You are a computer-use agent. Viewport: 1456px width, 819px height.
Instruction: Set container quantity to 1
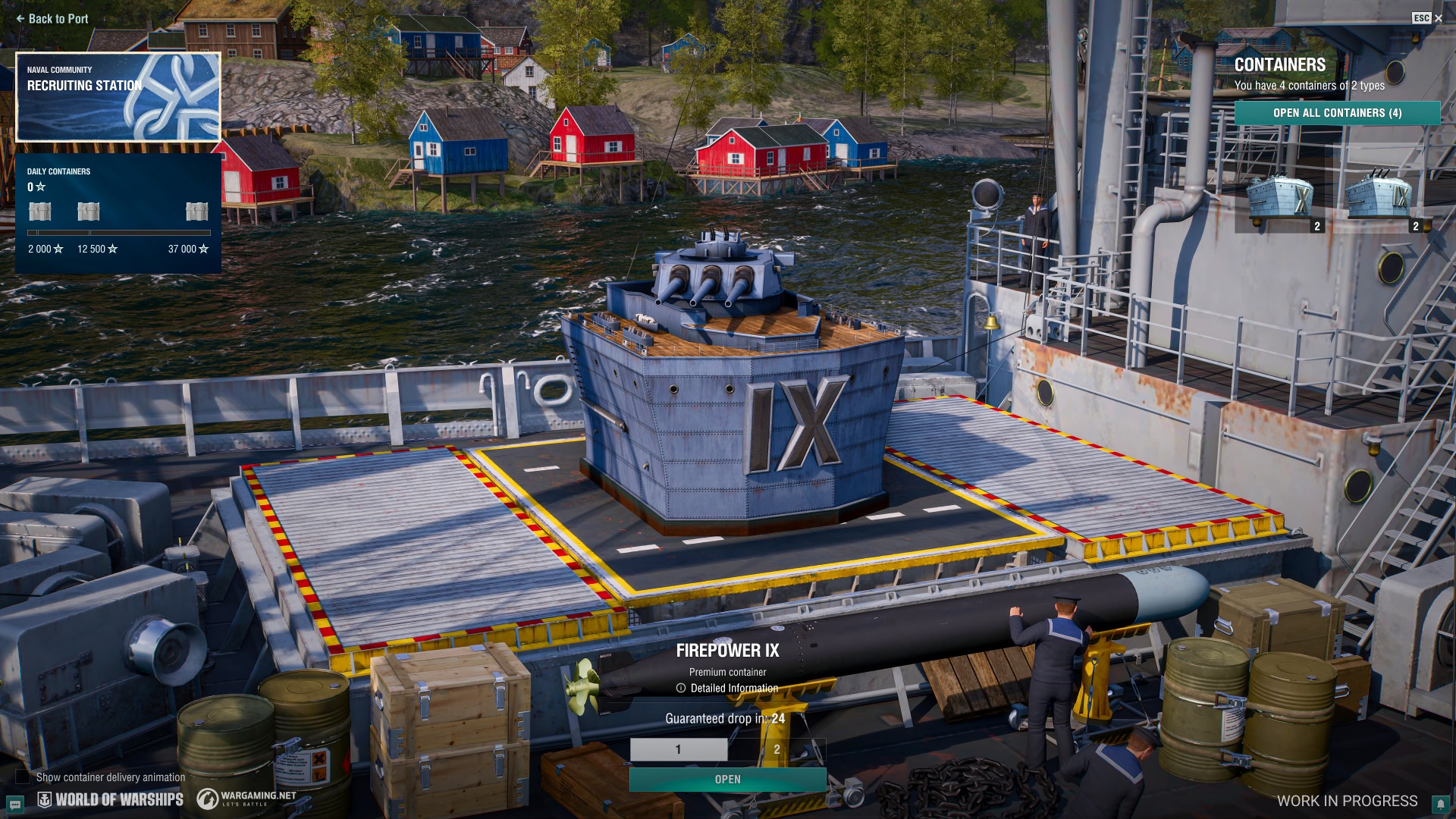[679, 749]
